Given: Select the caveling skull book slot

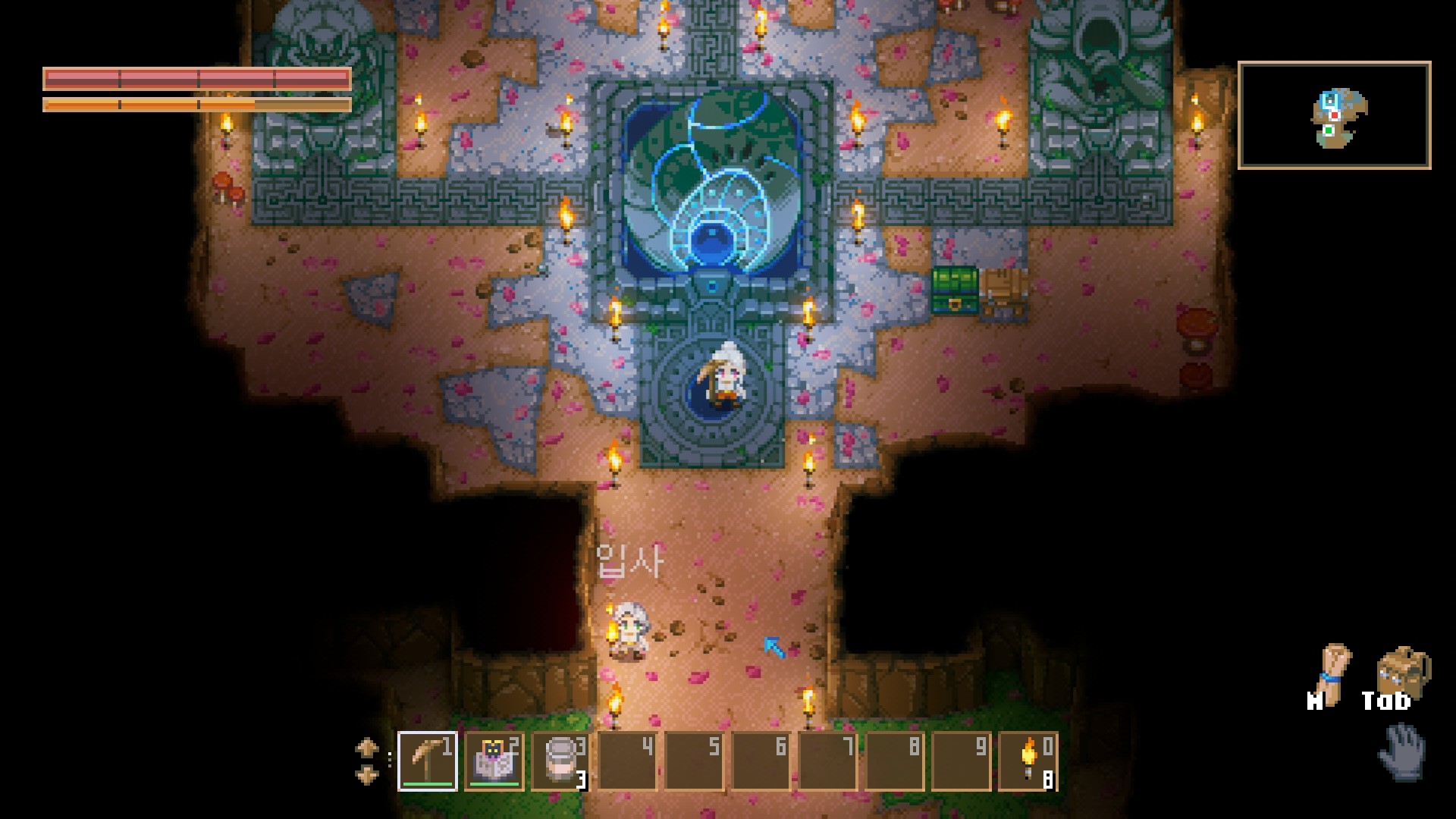Looking at the screenshot, I should (x=494, y=761).
